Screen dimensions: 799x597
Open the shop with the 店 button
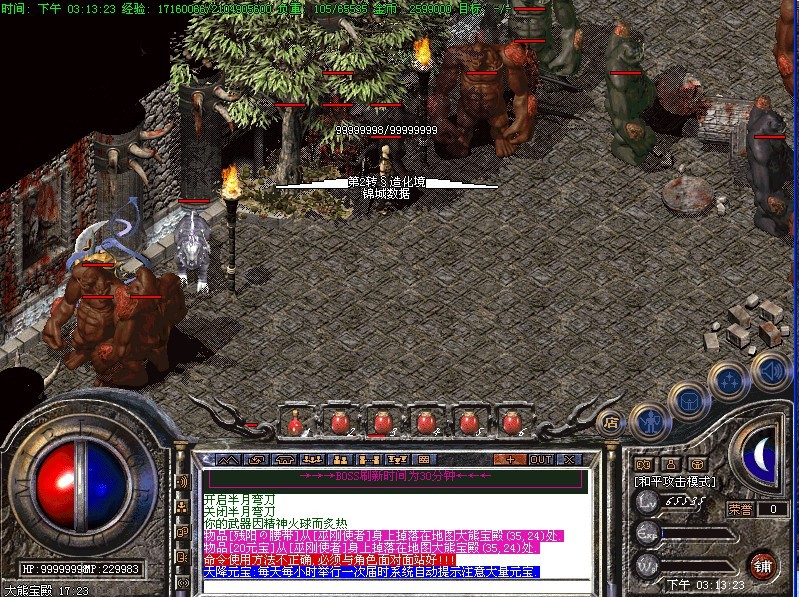point(610,422)
